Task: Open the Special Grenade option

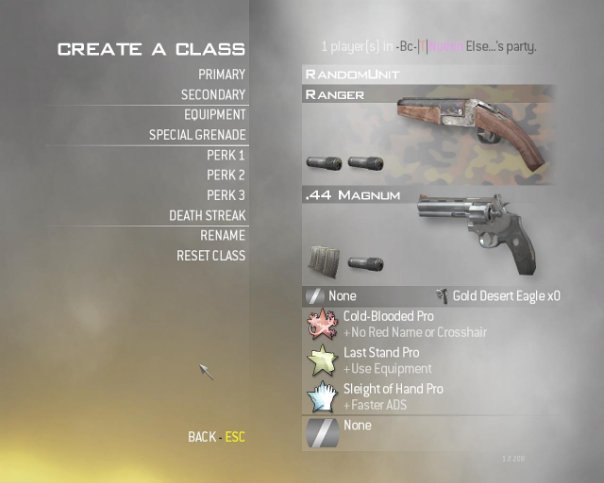Action: coord(197,135)
